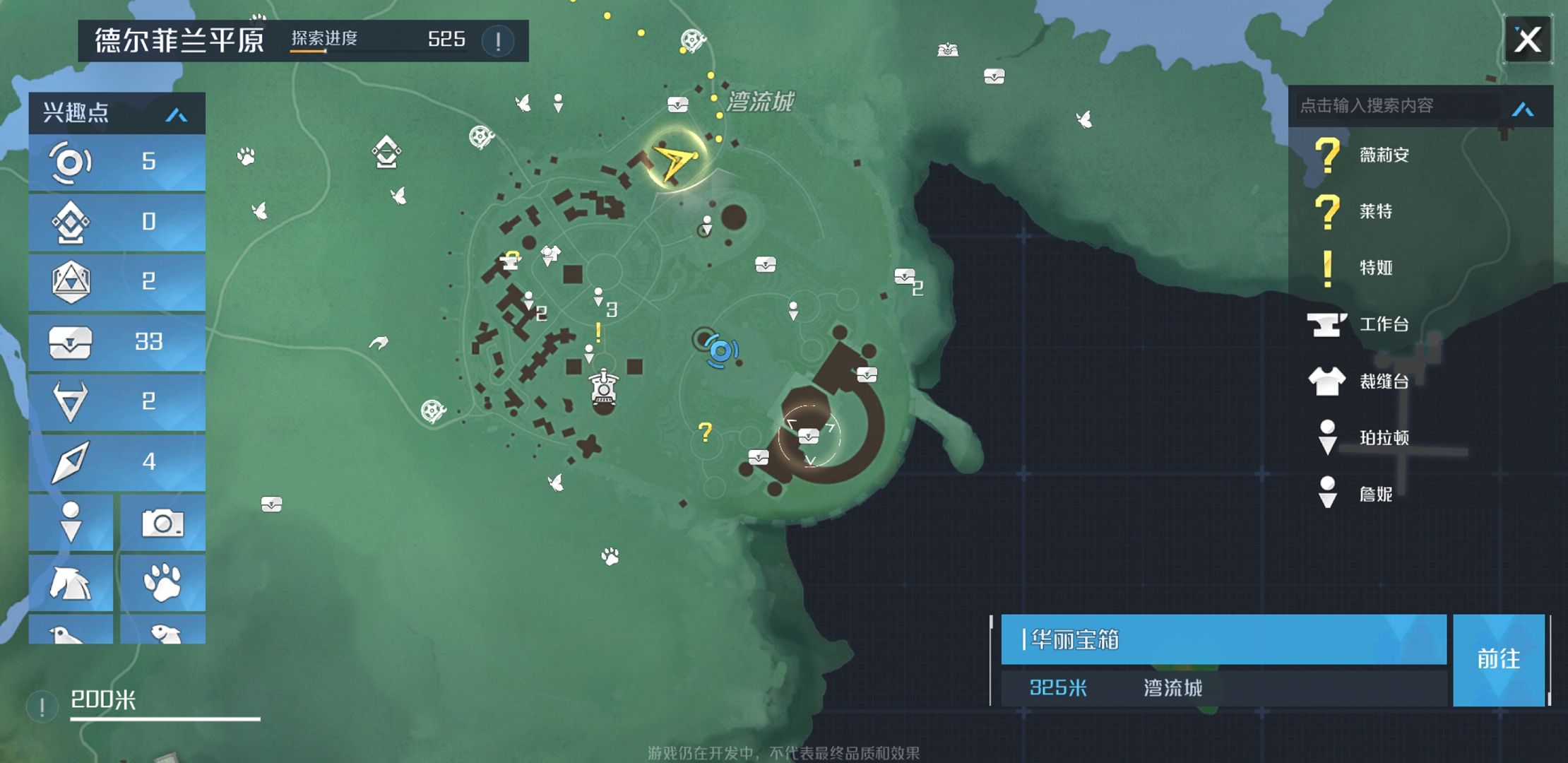Toggle the camera photo spot filter
The width and height of the screenshot is (1568, 763).
pos(162,524)
